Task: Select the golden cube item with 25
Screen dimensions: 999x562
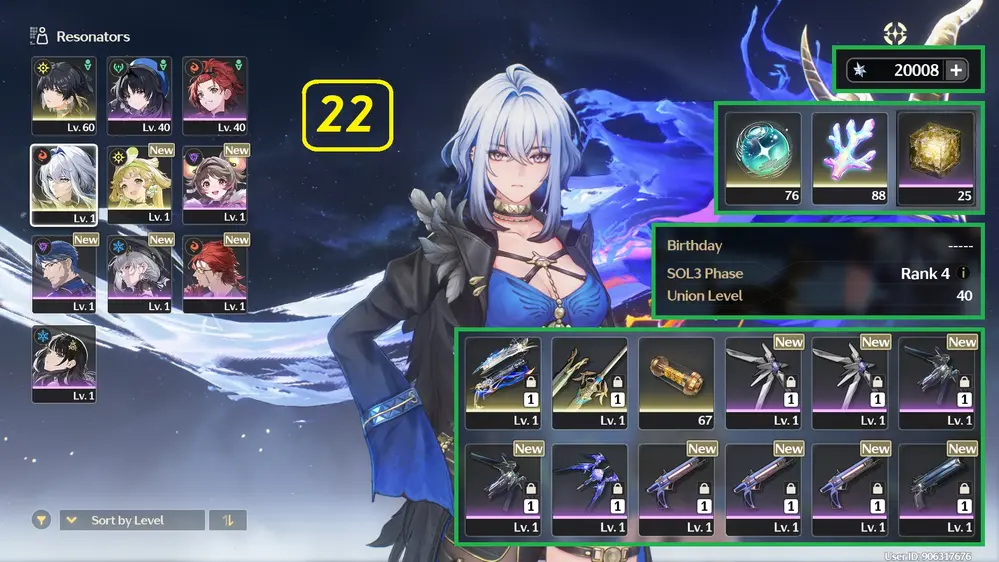Action: click(935, 157)
